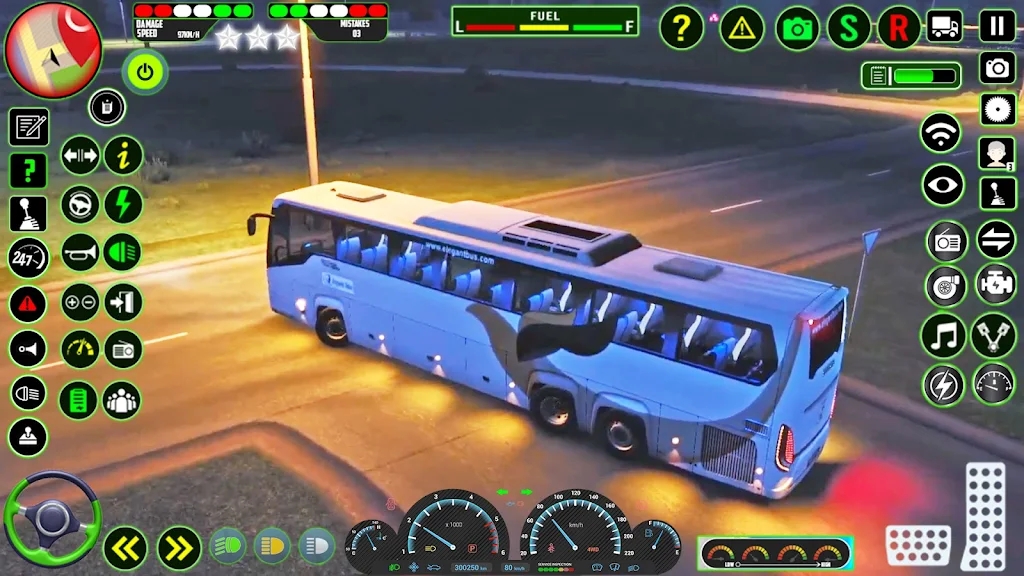Turn on the radio icon

(x=946, y=240)
